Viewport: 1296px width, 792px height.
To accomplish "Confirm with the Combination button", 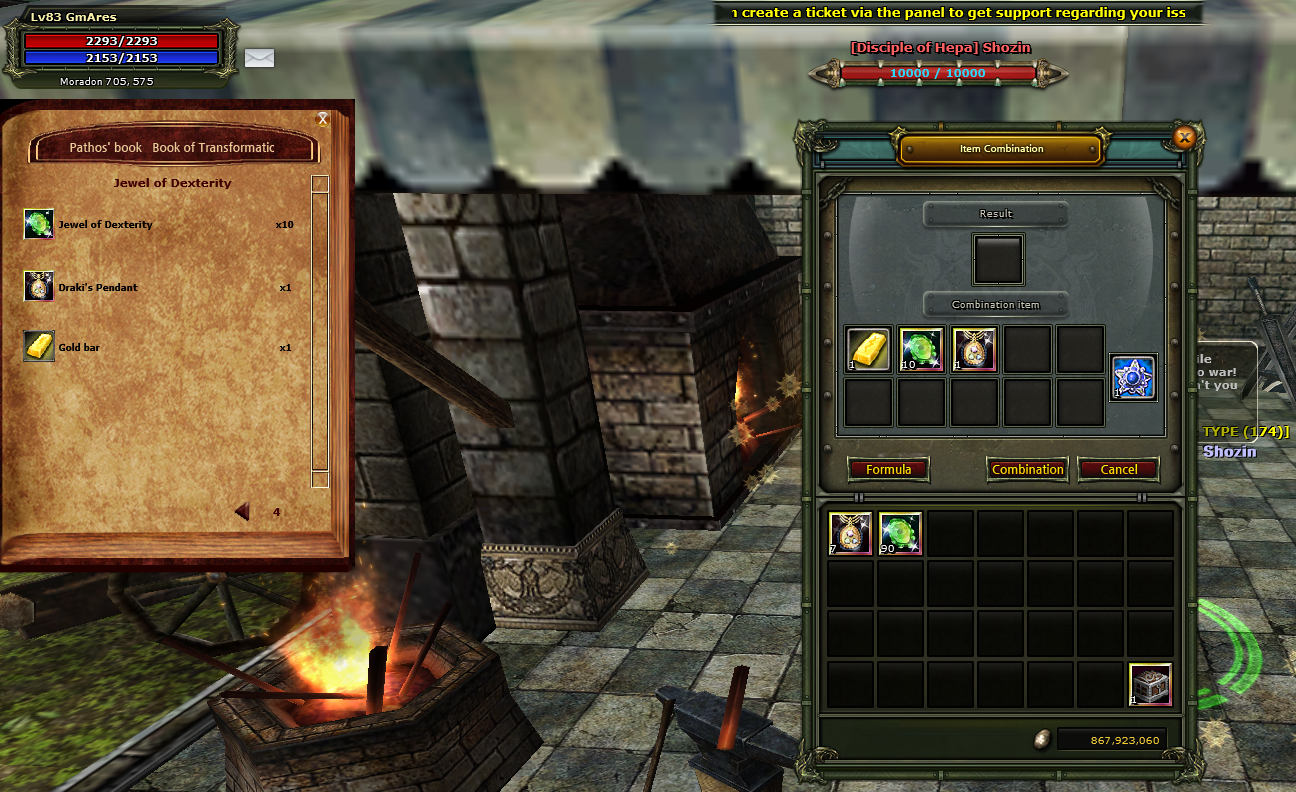I will click(x=1027, y=469).
